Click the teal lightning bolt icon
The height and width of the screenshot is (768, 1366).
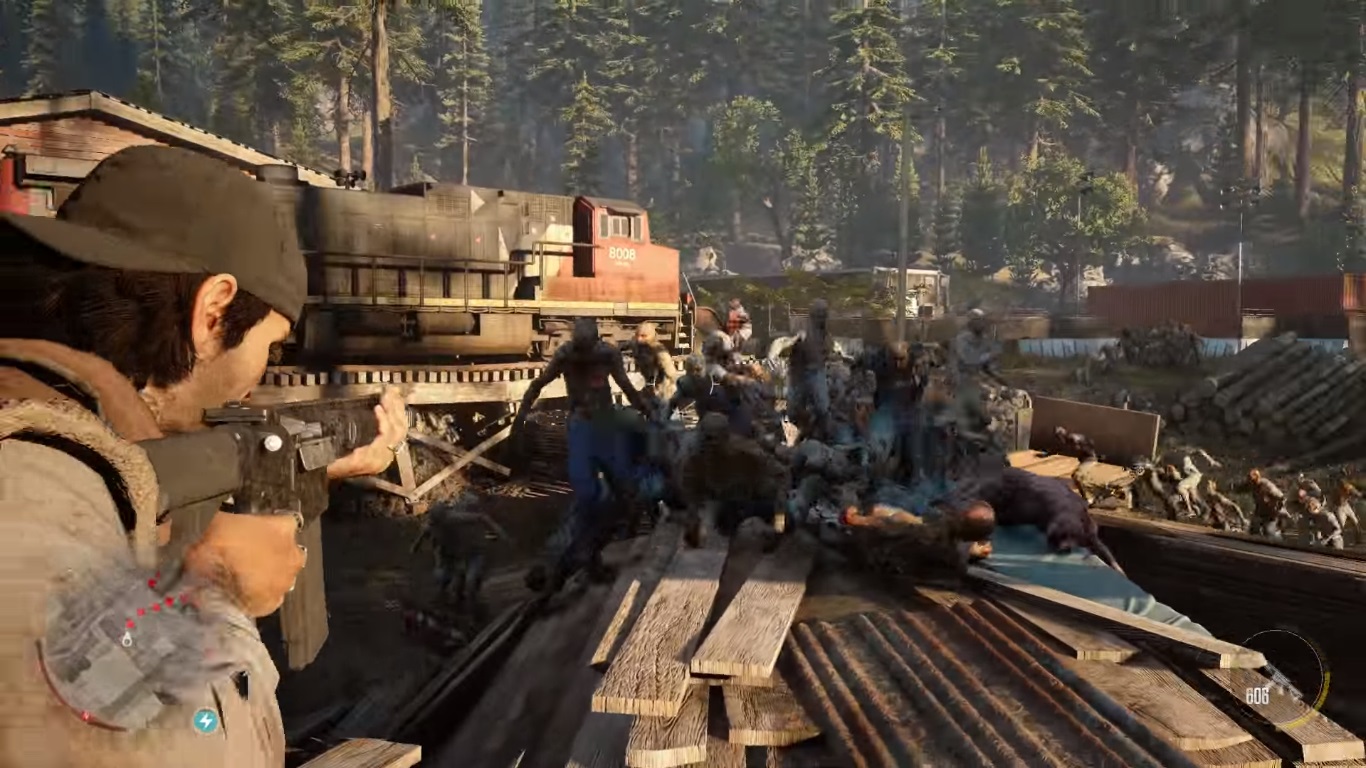click(x=205, y=721)
